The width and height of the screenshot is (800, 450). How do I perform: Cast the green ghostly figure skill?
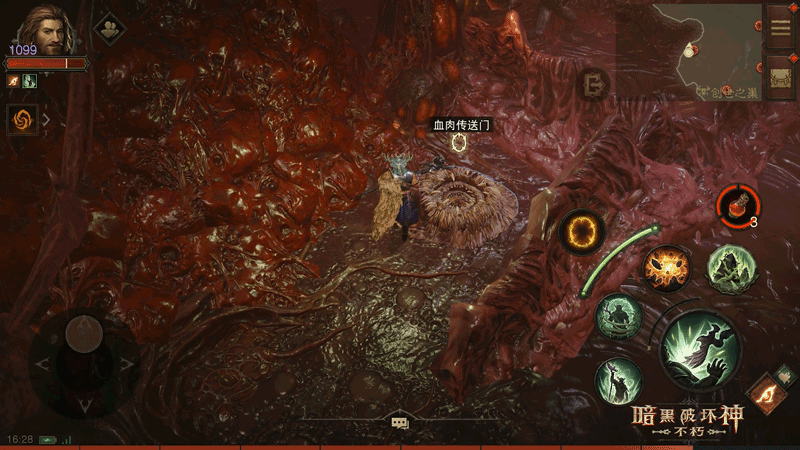[x=729, y=267]
